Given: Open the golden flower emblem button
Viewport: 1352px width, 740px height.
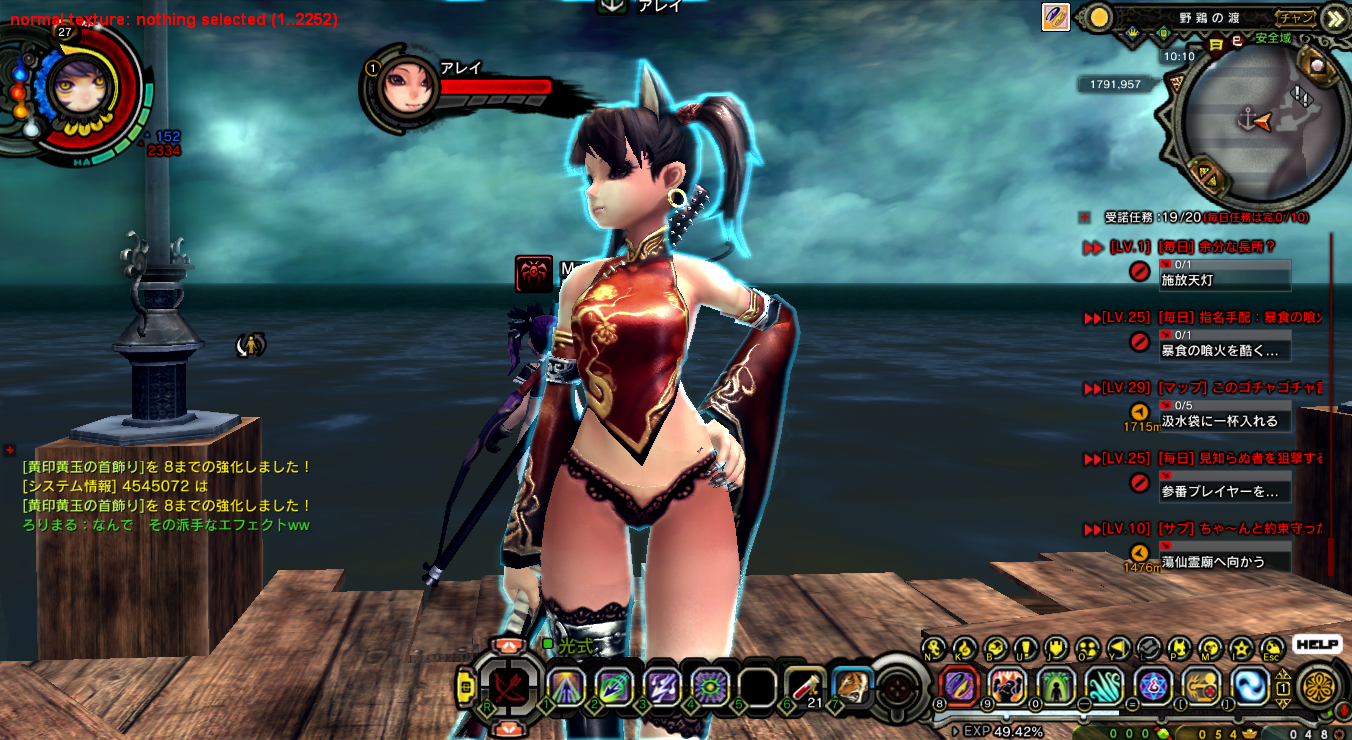Looking at the screenshot, I should click(x=1318, y=688).
